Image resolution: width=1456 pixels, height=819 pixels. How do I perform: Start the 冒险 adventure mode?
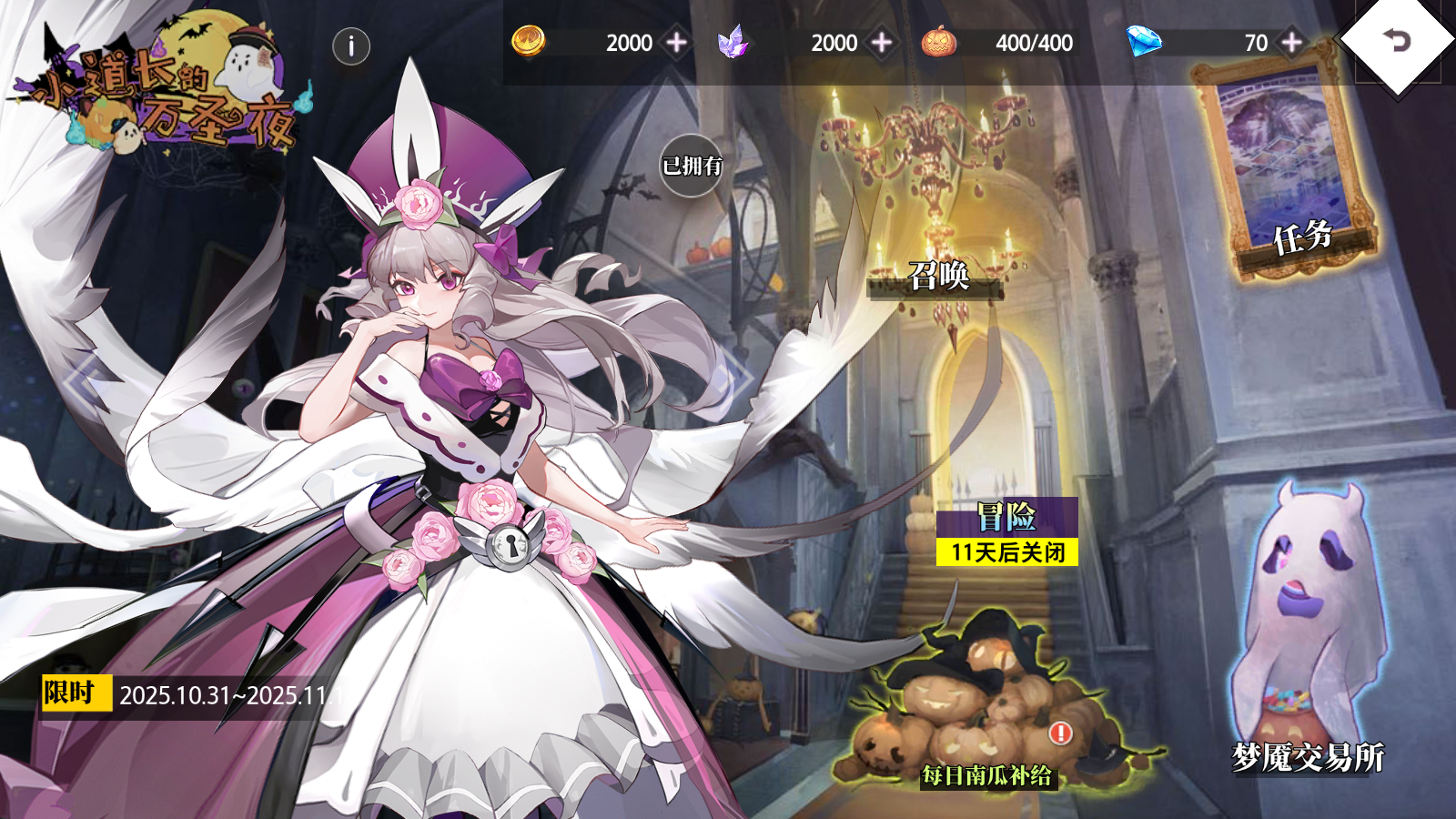(1006, 518)
